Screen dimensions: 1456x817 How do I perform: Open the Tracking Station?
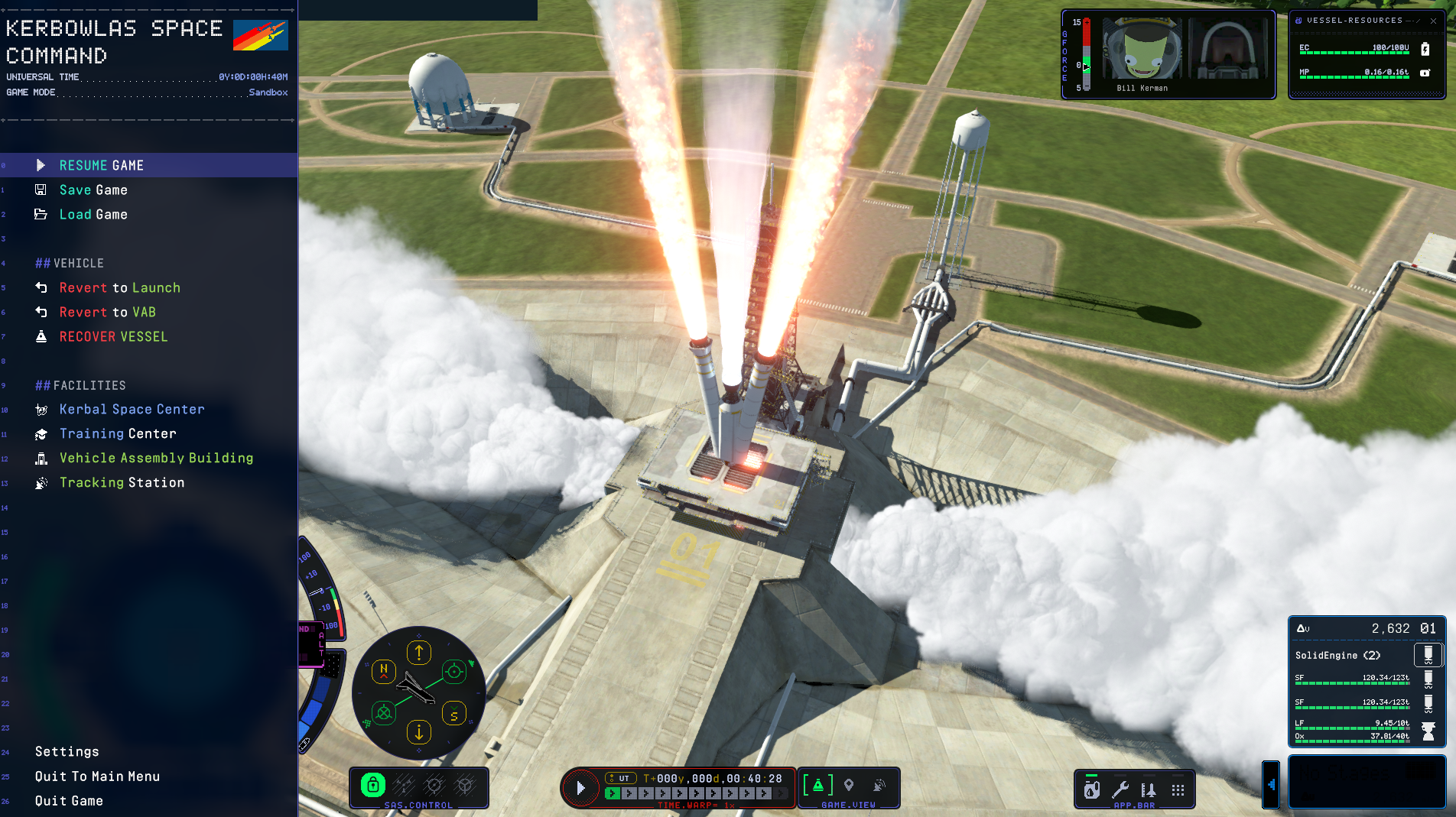pos(122,482)
